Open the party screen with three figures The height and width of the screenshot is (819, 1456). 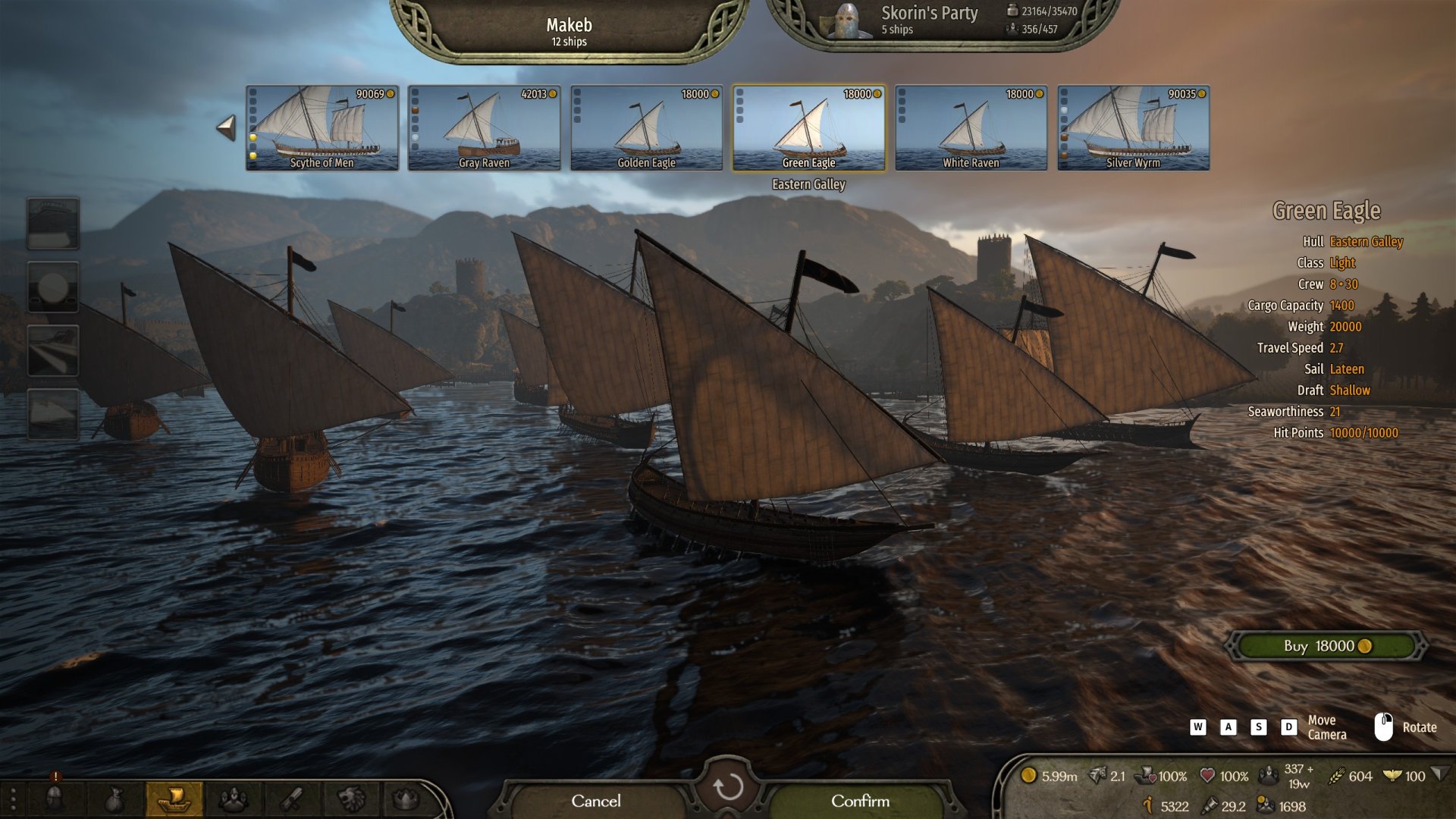[x=233, y=799]
